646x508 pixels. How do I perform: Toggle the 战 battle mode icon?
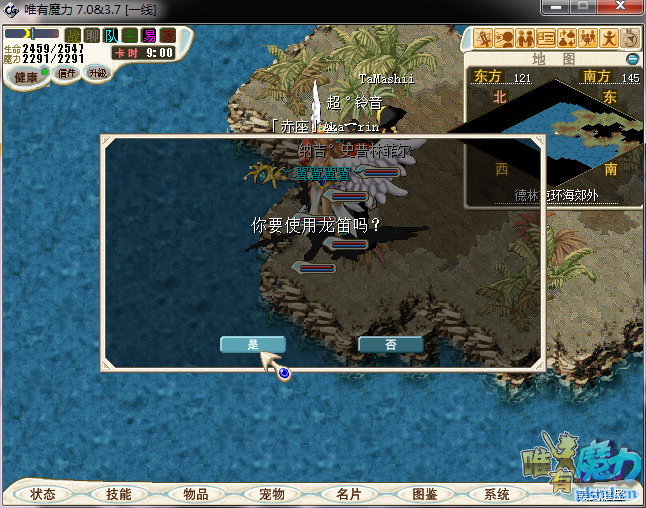point(73,36)
